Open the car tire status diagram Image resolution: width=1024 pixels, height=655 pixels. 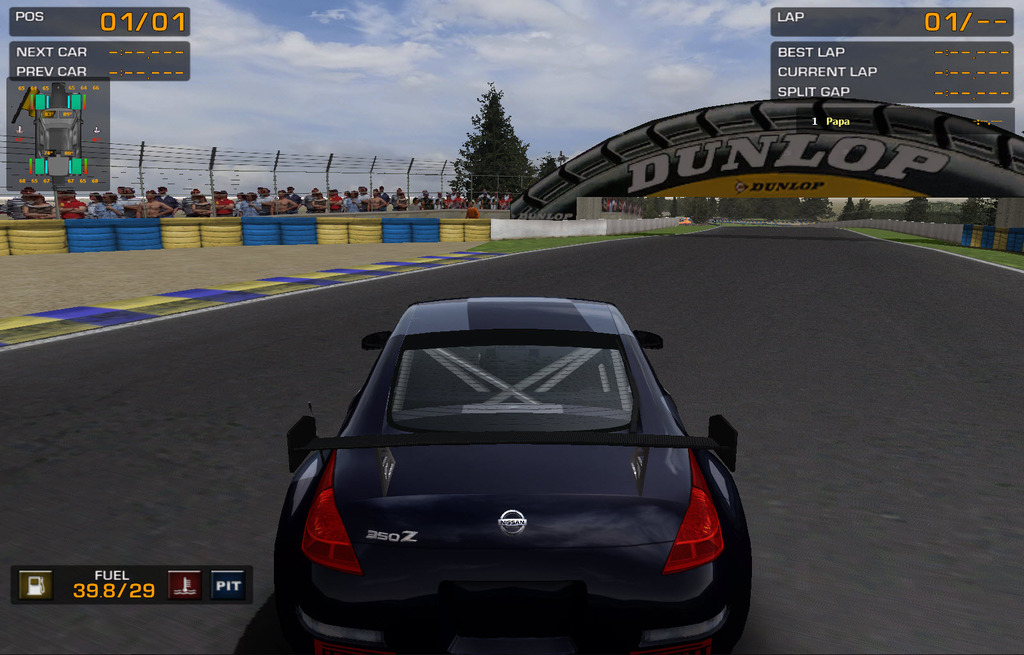pyautogui.click(x=58, y=135)
